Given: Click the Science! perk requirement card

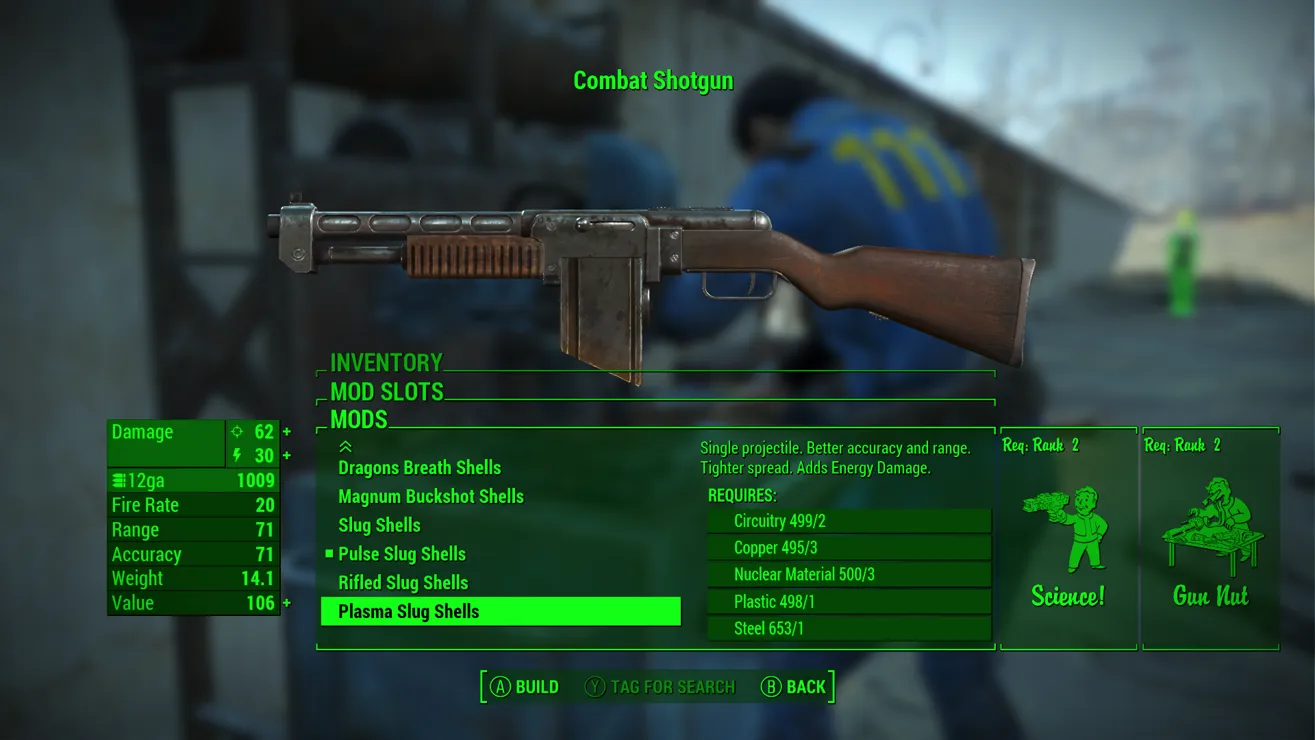Looking at the screenshot, I should 1068,539.
